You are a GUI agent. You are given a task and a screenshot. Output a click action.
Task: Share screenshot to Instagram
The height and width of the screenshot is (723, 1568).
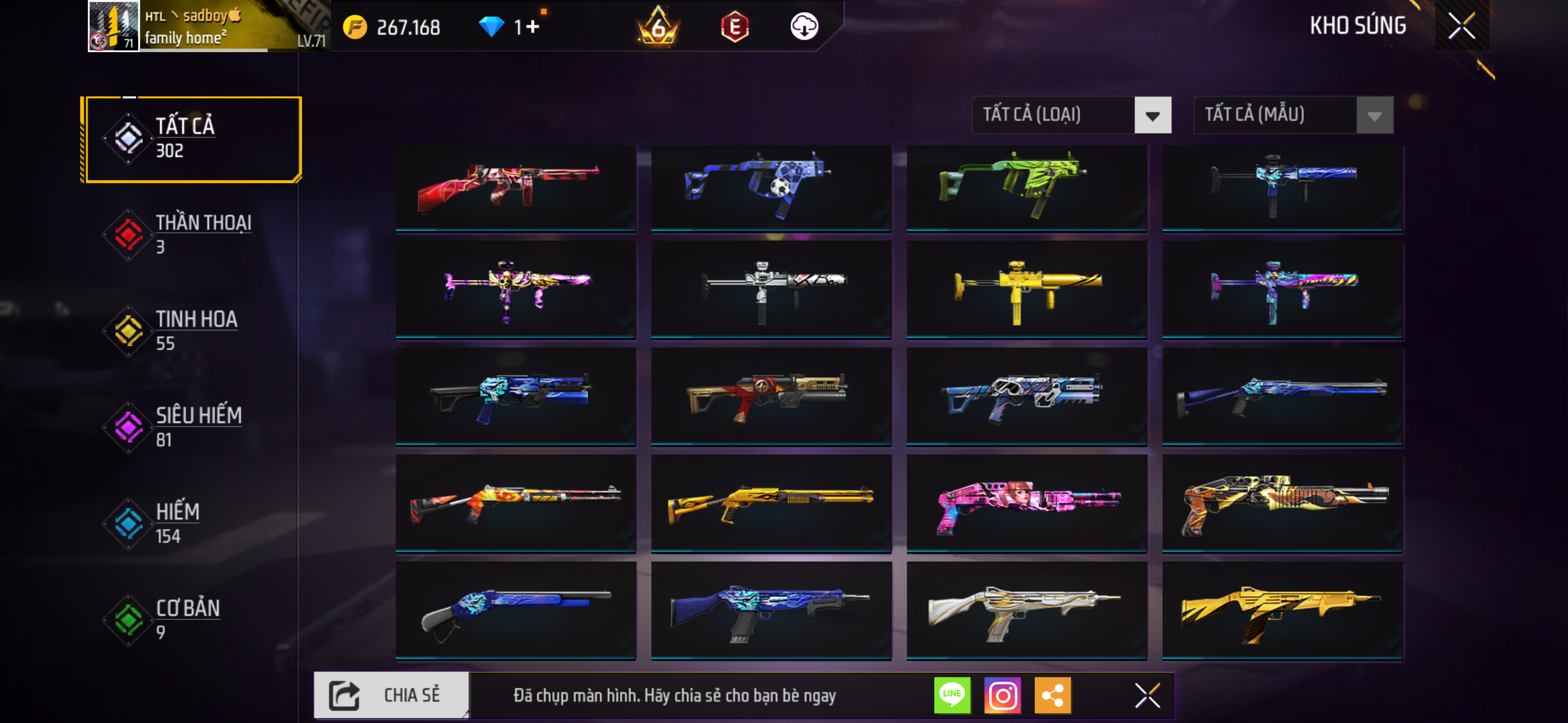tap(1003, 695)
